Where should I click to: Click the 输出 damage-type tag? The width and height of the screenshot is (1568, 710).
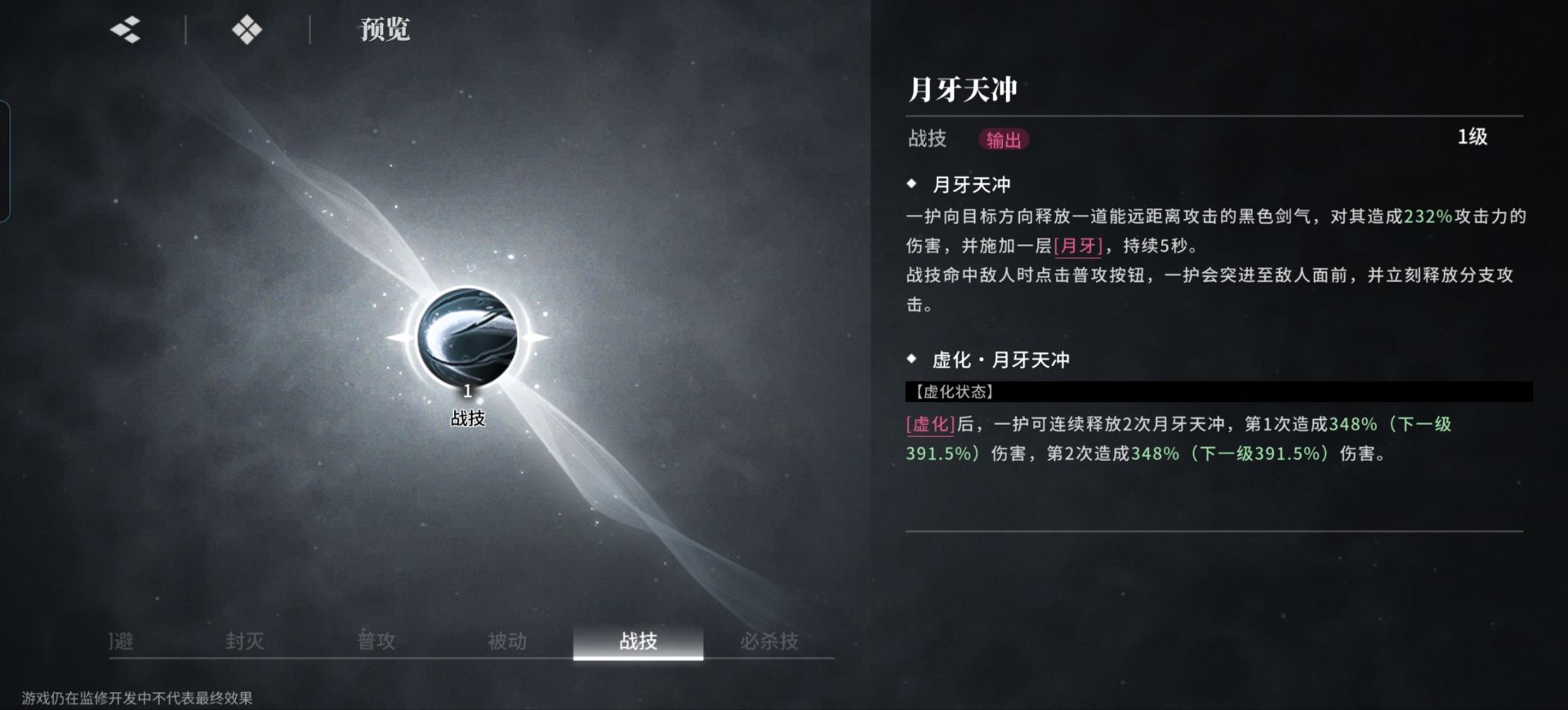[x=1003, y=140]
